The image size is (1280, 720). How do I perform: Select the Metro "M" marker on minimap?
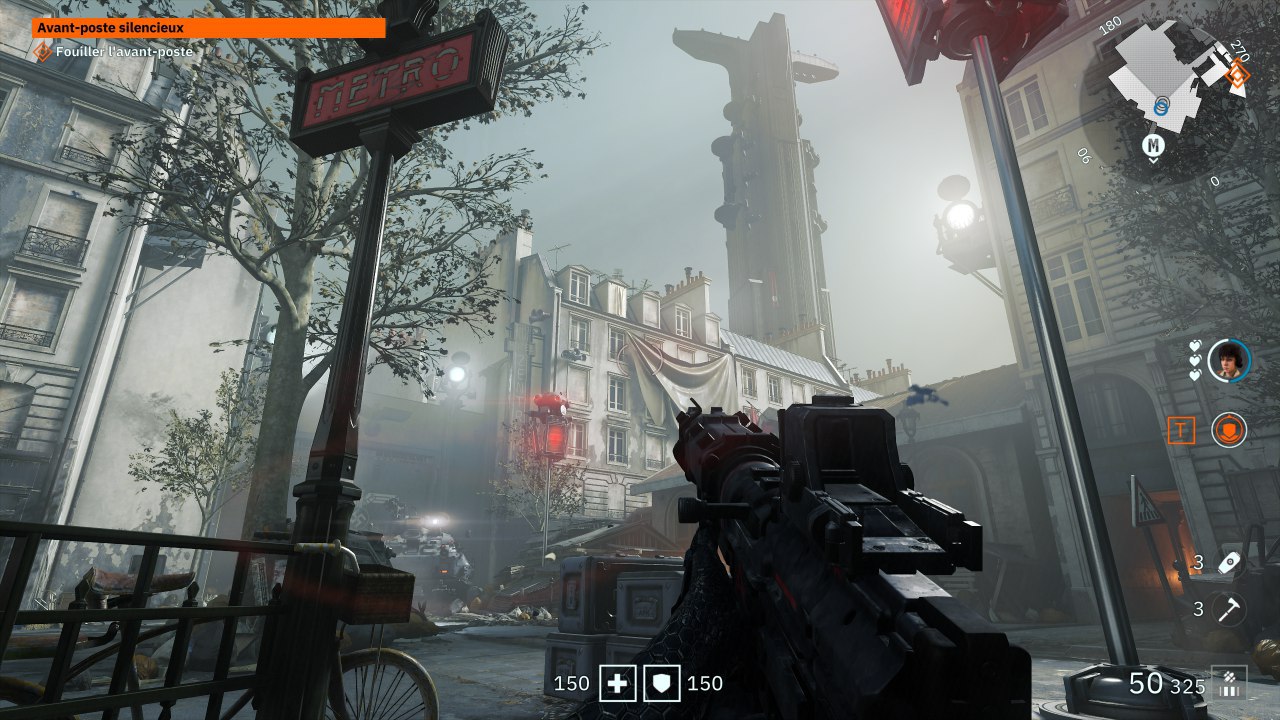tap(1154, 147)
